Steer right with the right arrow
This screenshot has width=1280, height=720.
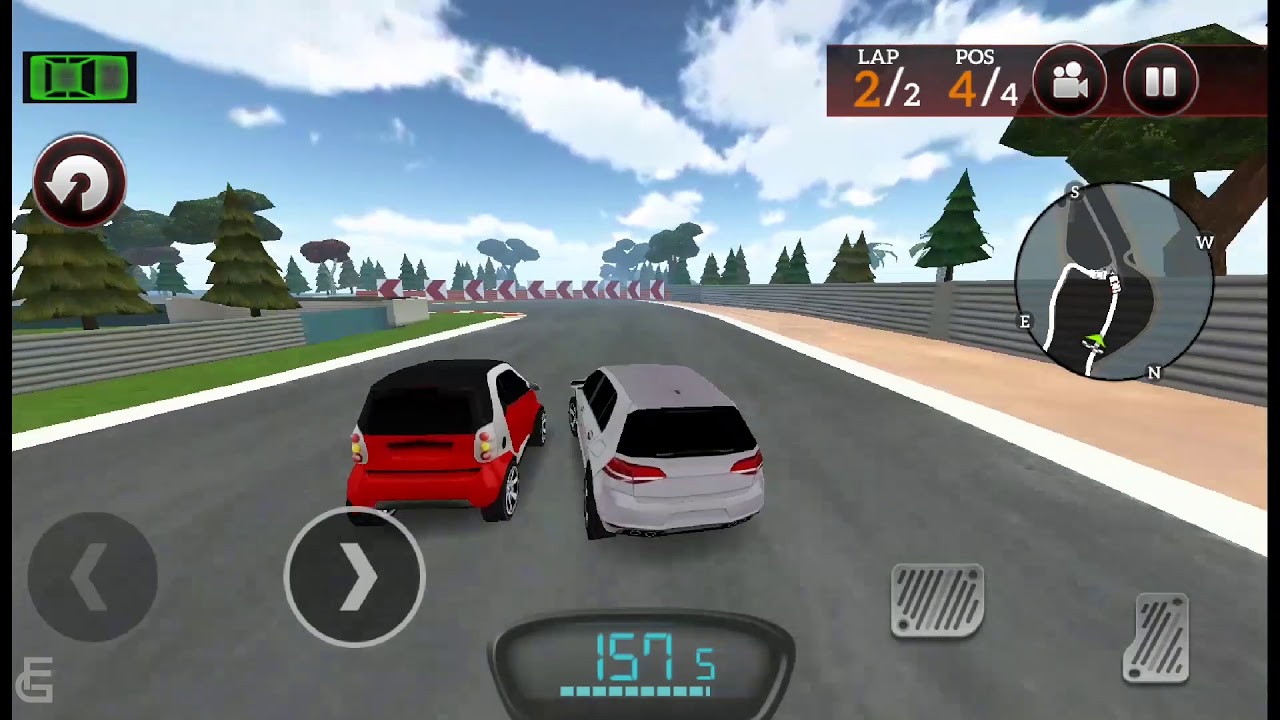[x=355, y=577]
